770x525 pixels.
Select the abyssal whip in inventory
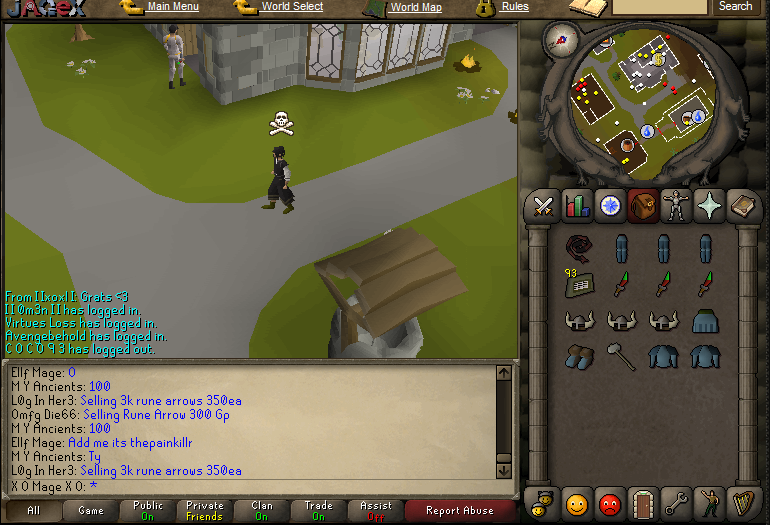pyautogui.click(x=578, y=248)
